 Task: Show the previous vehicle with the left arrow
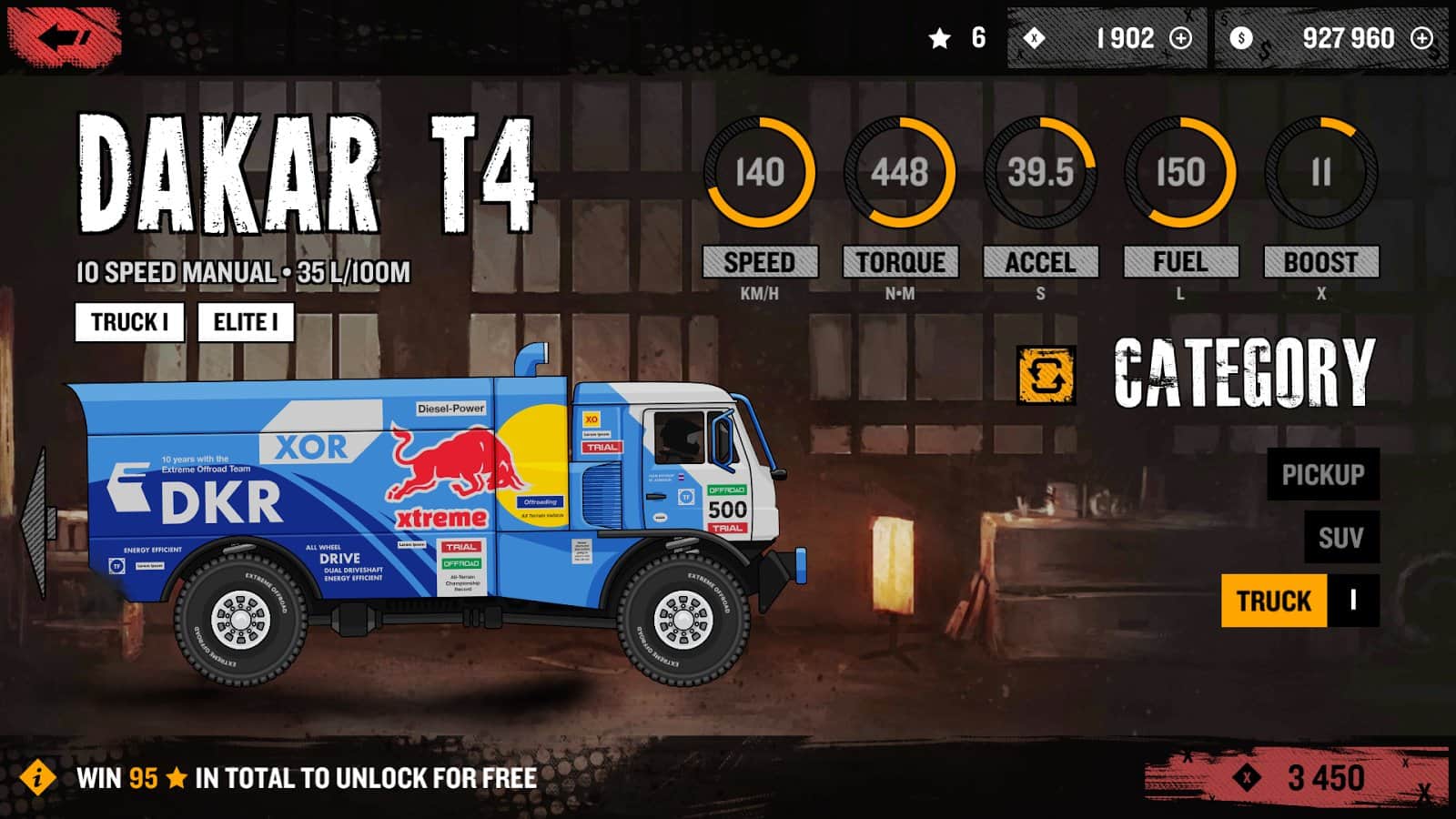click(x=35, y=523)
